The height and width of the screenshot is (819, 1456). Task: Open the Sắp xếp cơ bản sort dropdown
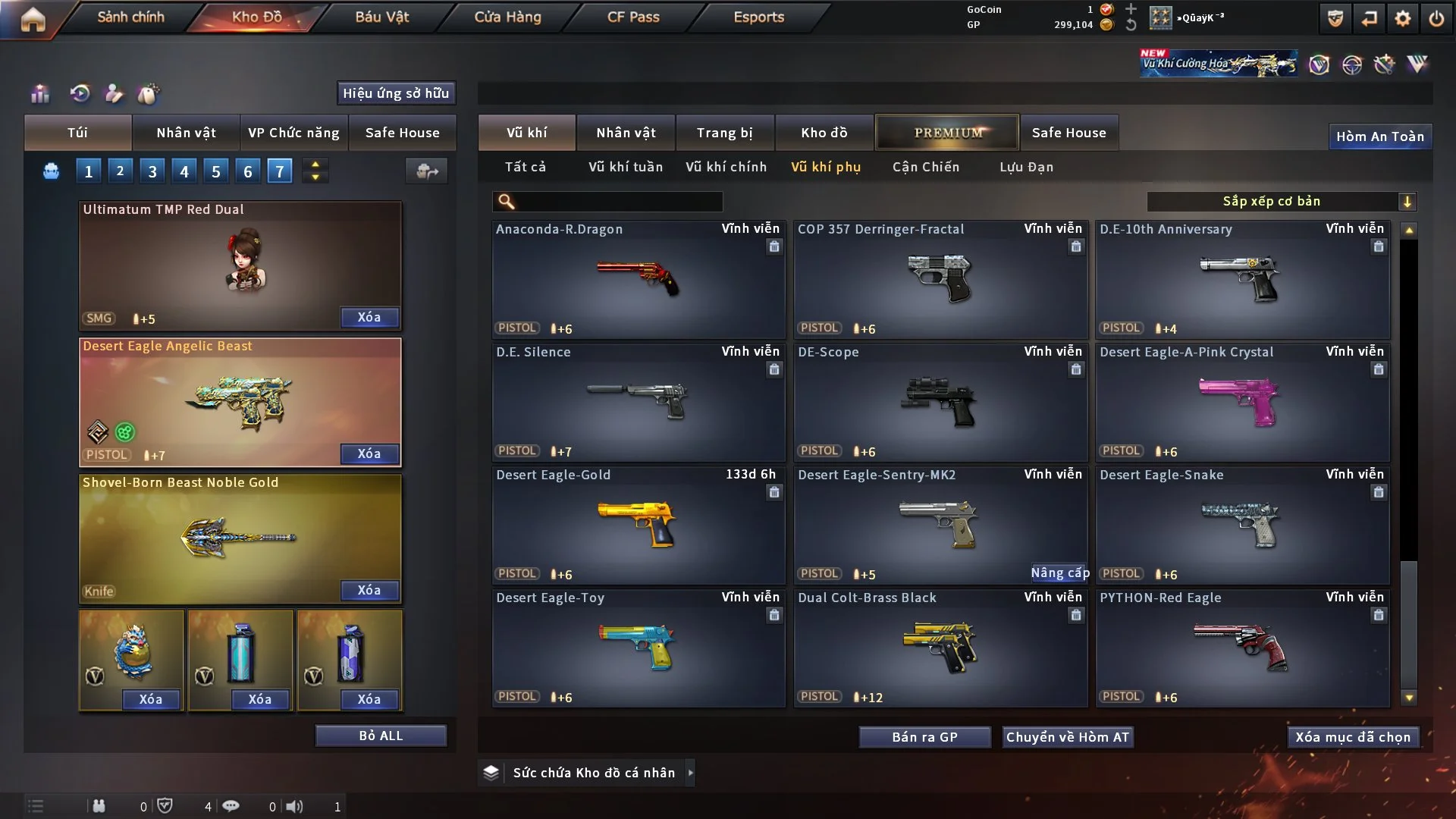(1281, 201)
